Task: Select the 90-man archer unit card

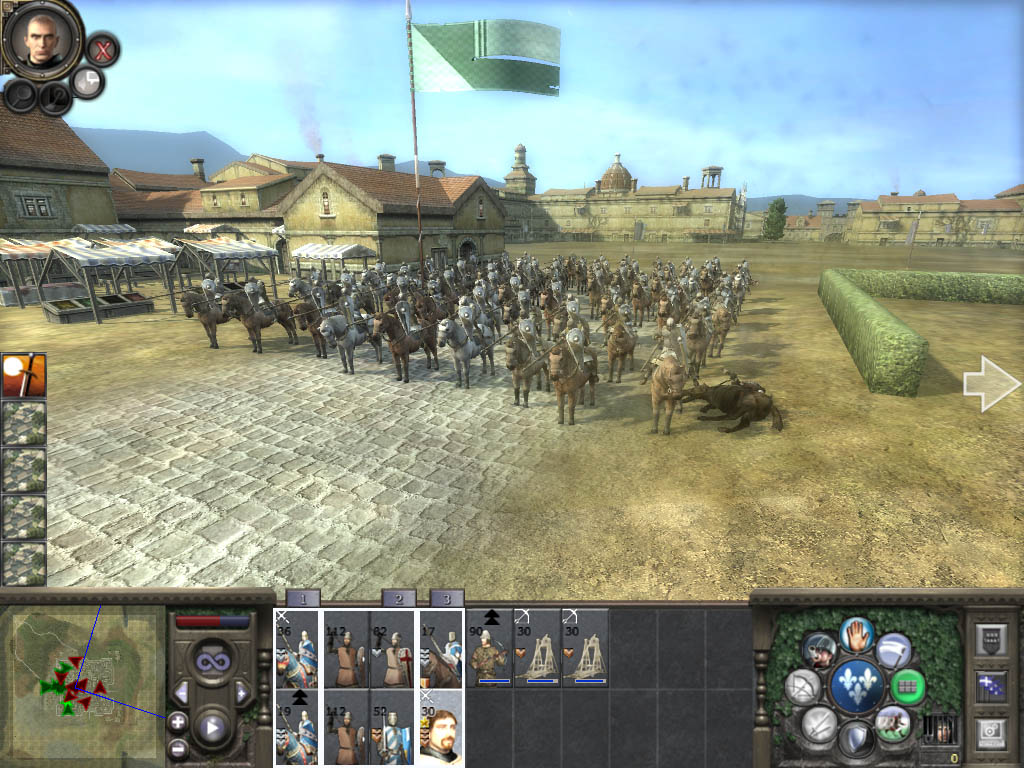Action: tap(488, 648)
